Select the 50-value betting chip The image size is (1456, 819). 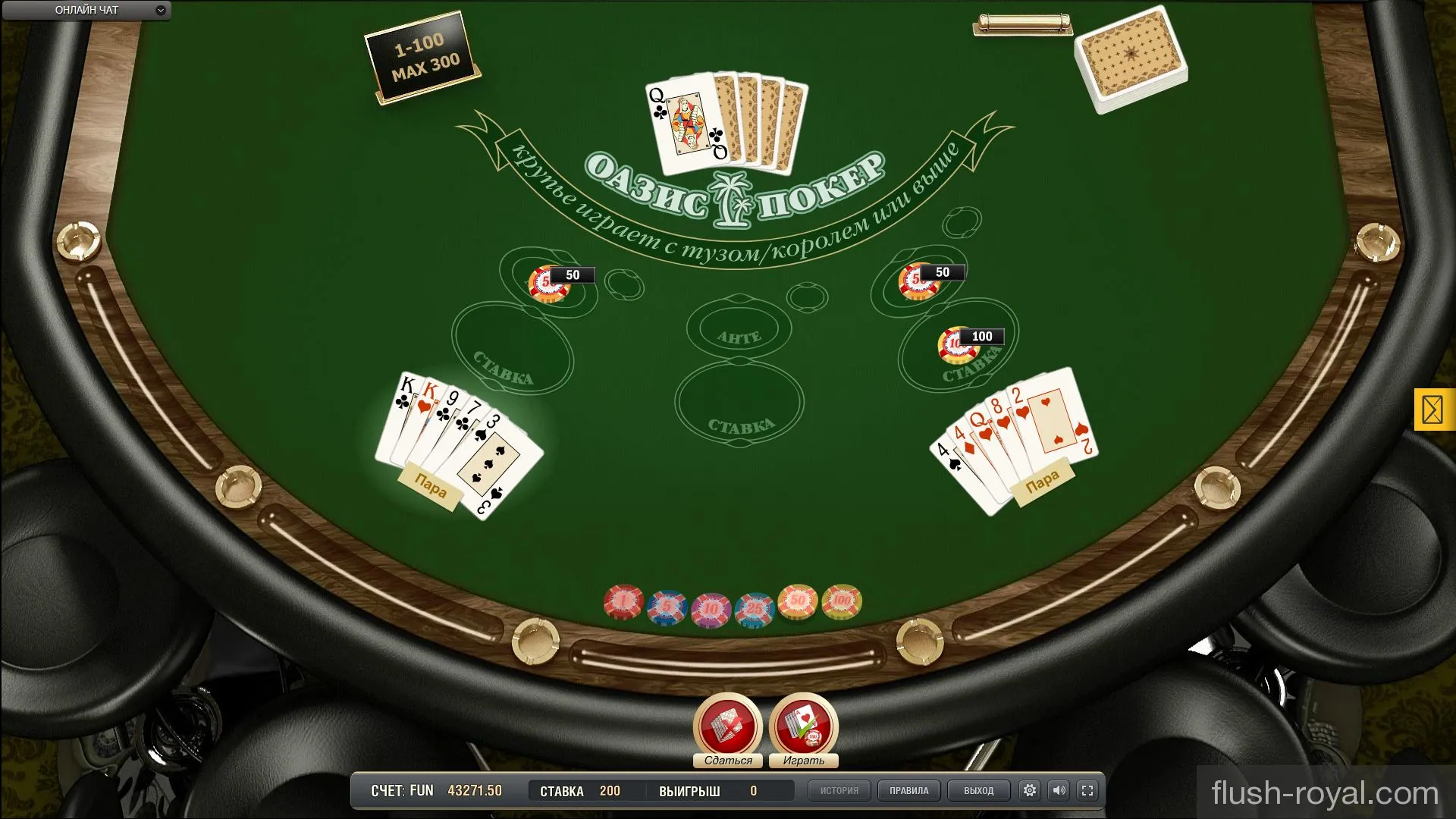tap(797, 601)
